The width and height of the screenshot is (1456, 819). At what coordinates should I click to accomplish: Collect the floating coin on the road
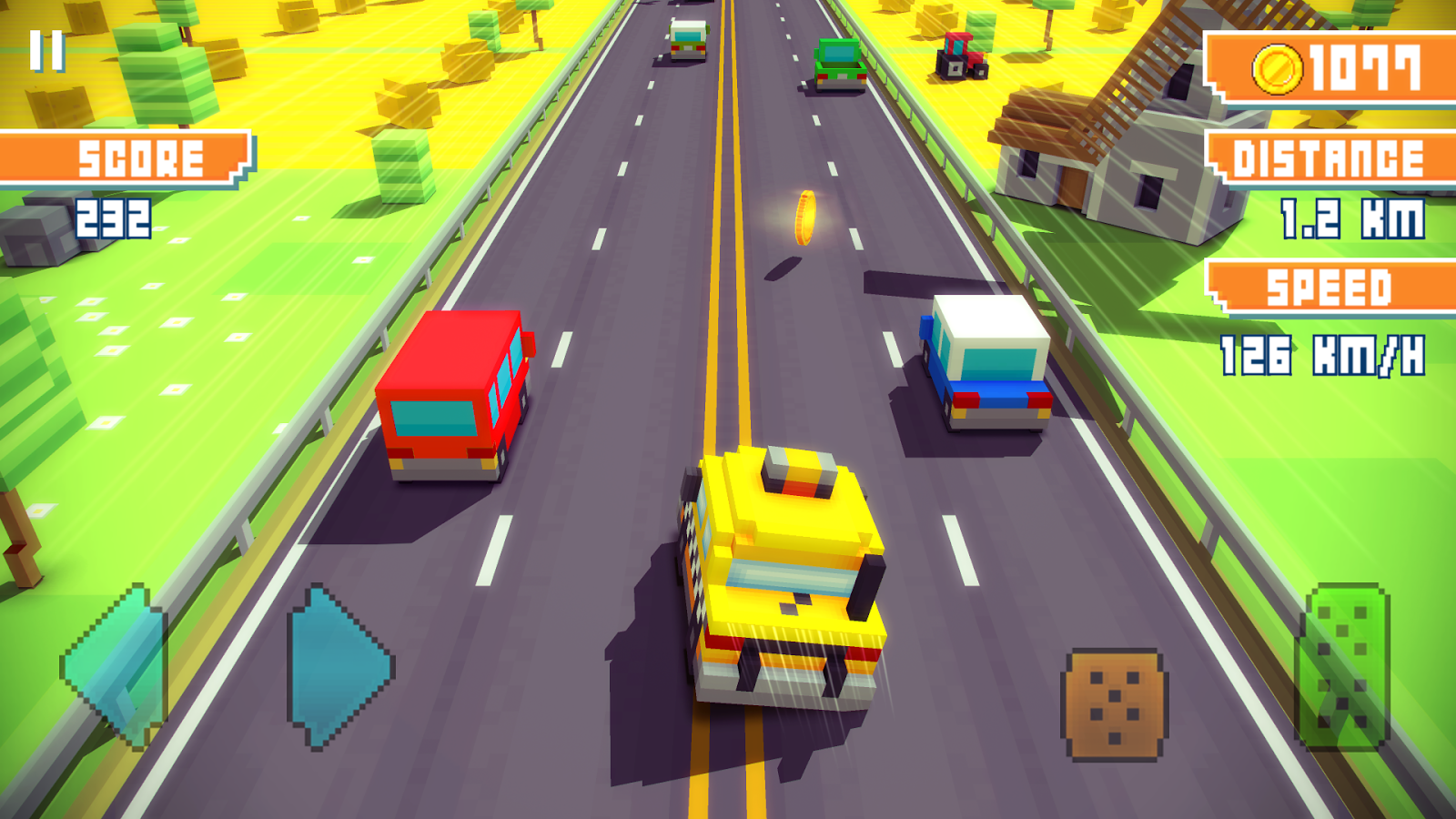(804, 218)
